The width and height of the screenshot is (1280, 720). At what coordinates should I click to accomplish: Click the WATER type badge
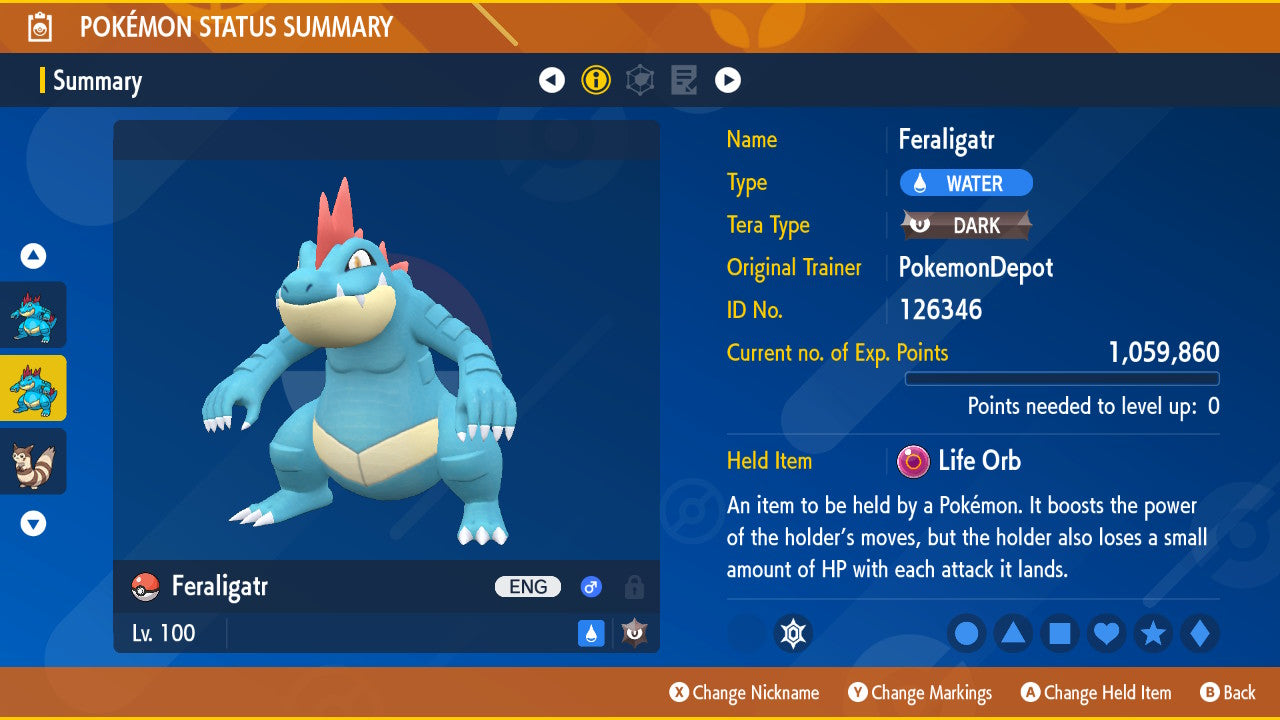(x=966, y=183)
